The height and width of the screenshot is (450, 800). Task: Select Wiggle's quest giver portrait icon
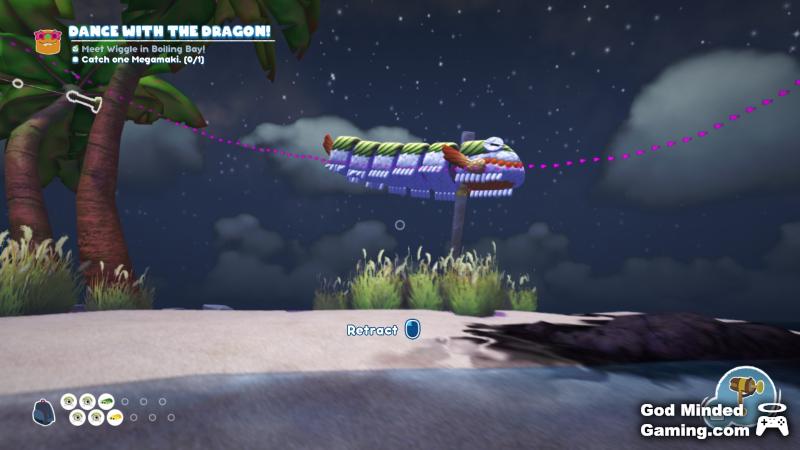point(45,41)
